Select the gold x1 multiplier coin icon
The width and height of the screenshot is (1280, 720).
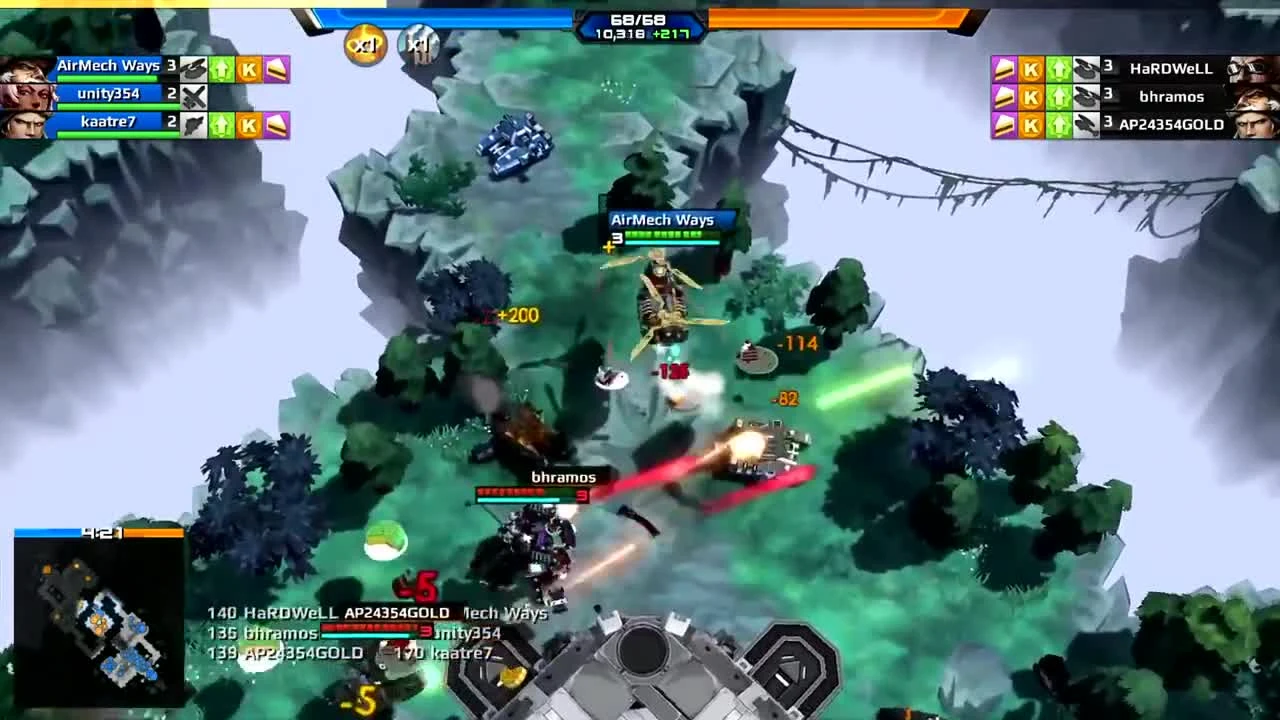pyautogui.click(x=365, y=46)
